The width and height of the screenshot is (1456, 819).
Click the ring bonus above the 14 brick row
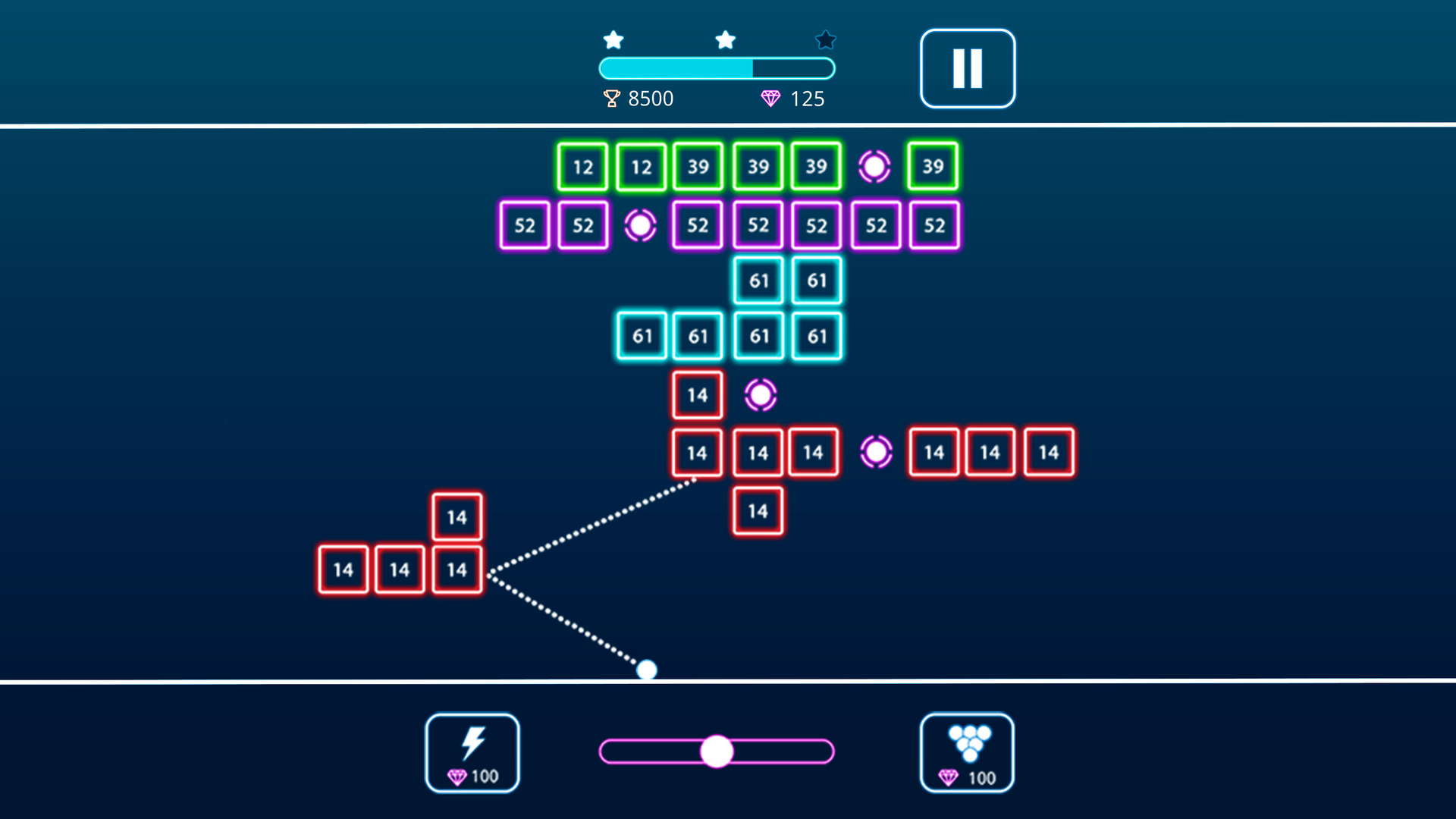point(759,394)
